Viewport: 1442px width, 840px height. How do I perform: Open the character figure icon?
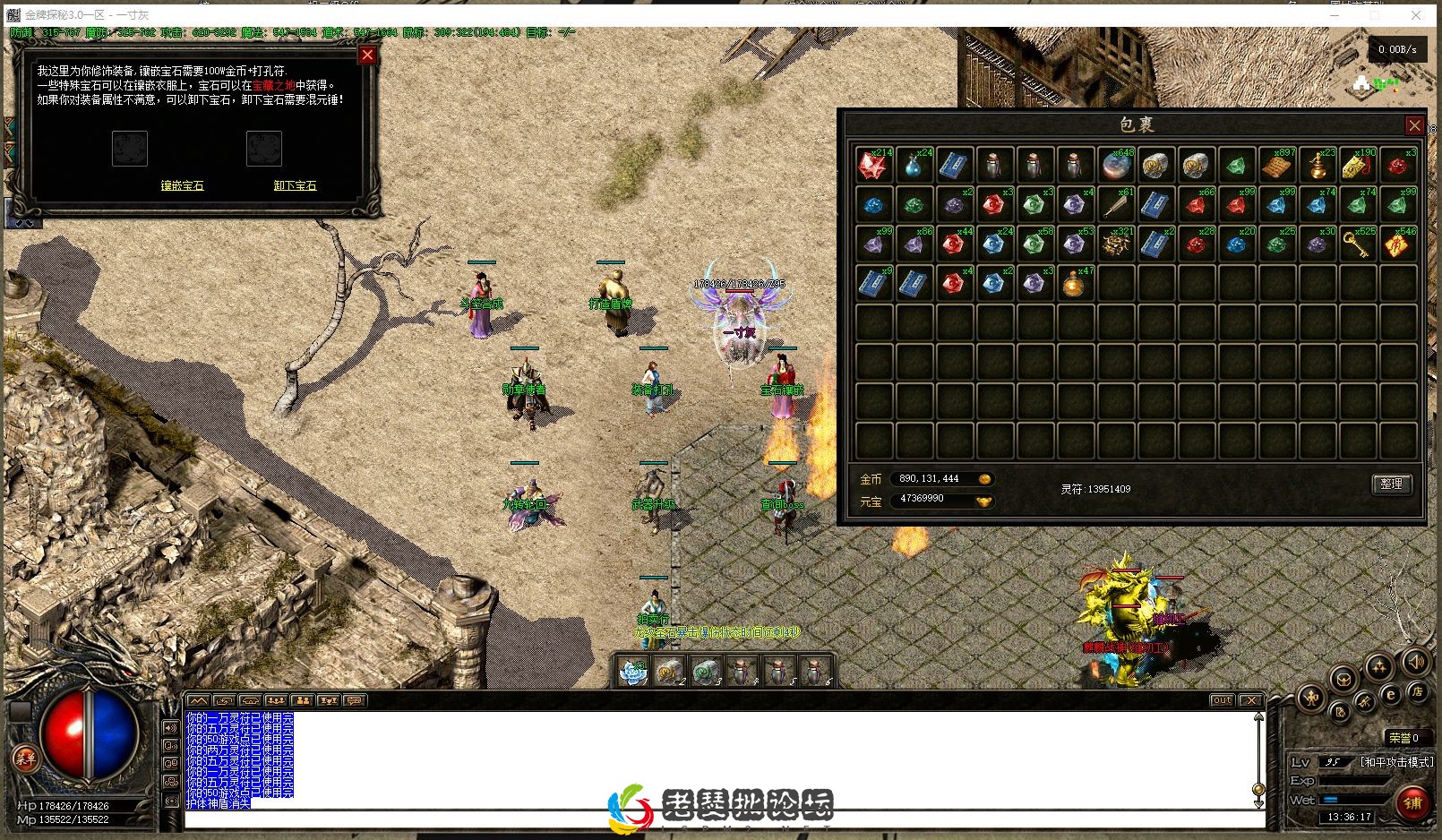tap(1311, 698)
